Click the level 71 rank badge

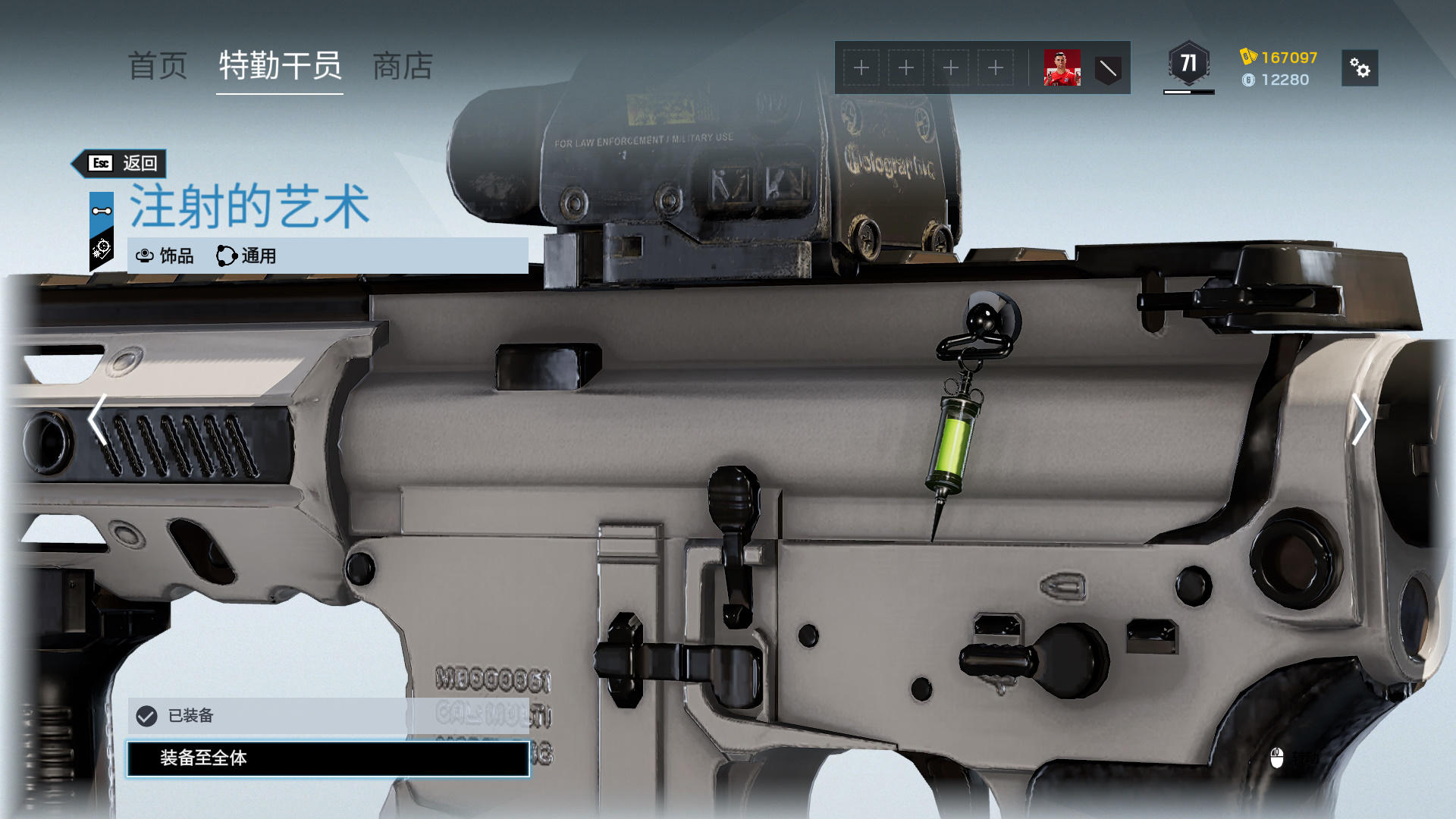coord(1188,64)
